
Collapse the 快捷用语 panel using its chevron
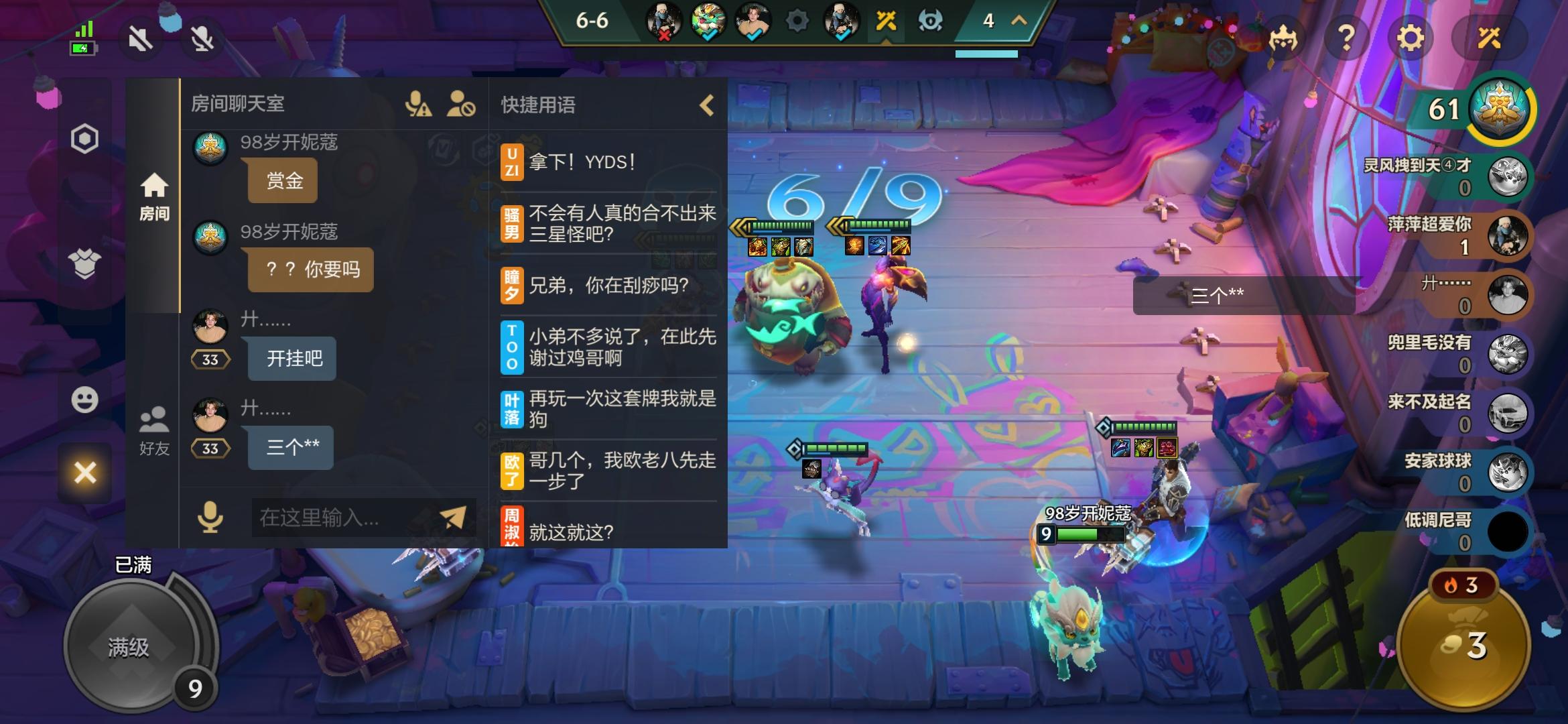click(706, 105)
